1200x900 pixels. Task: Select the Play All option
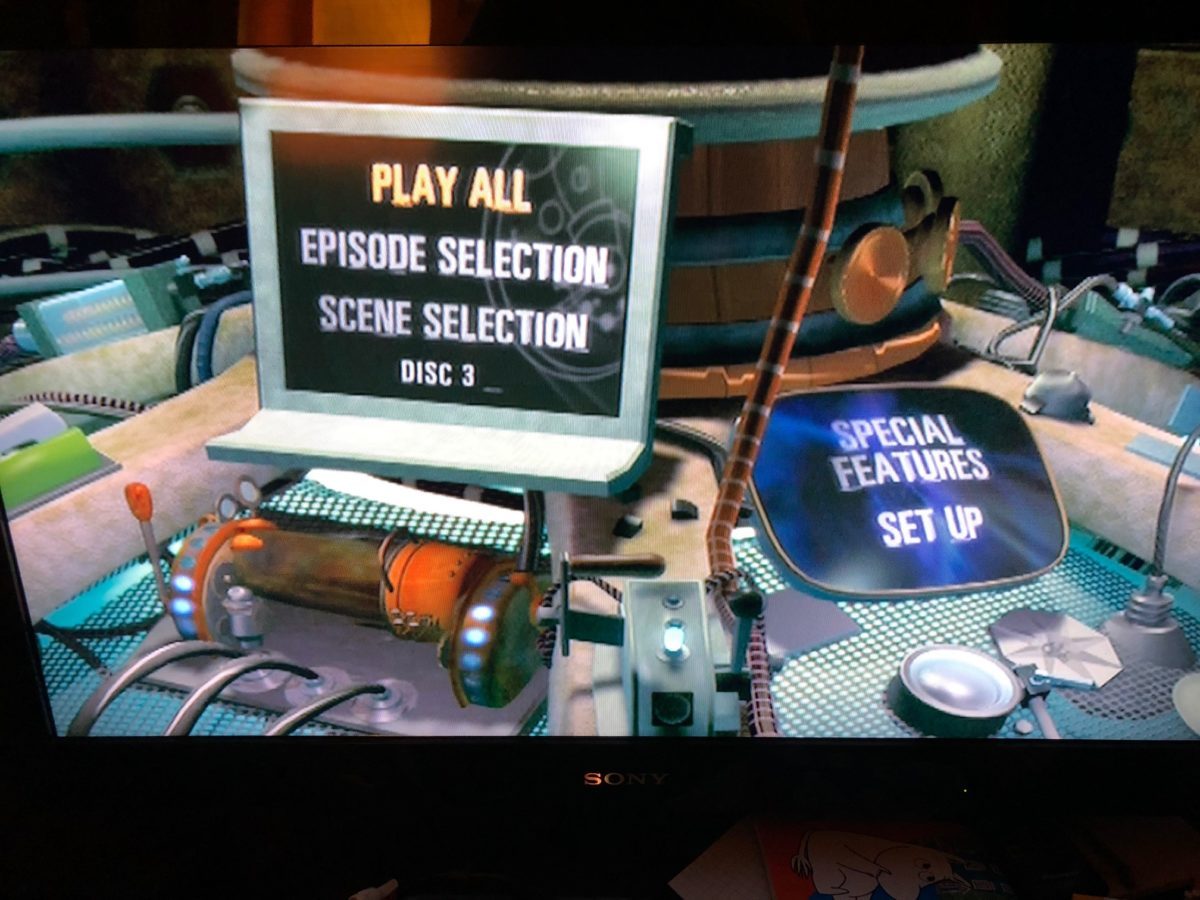(x=450, y=186)
